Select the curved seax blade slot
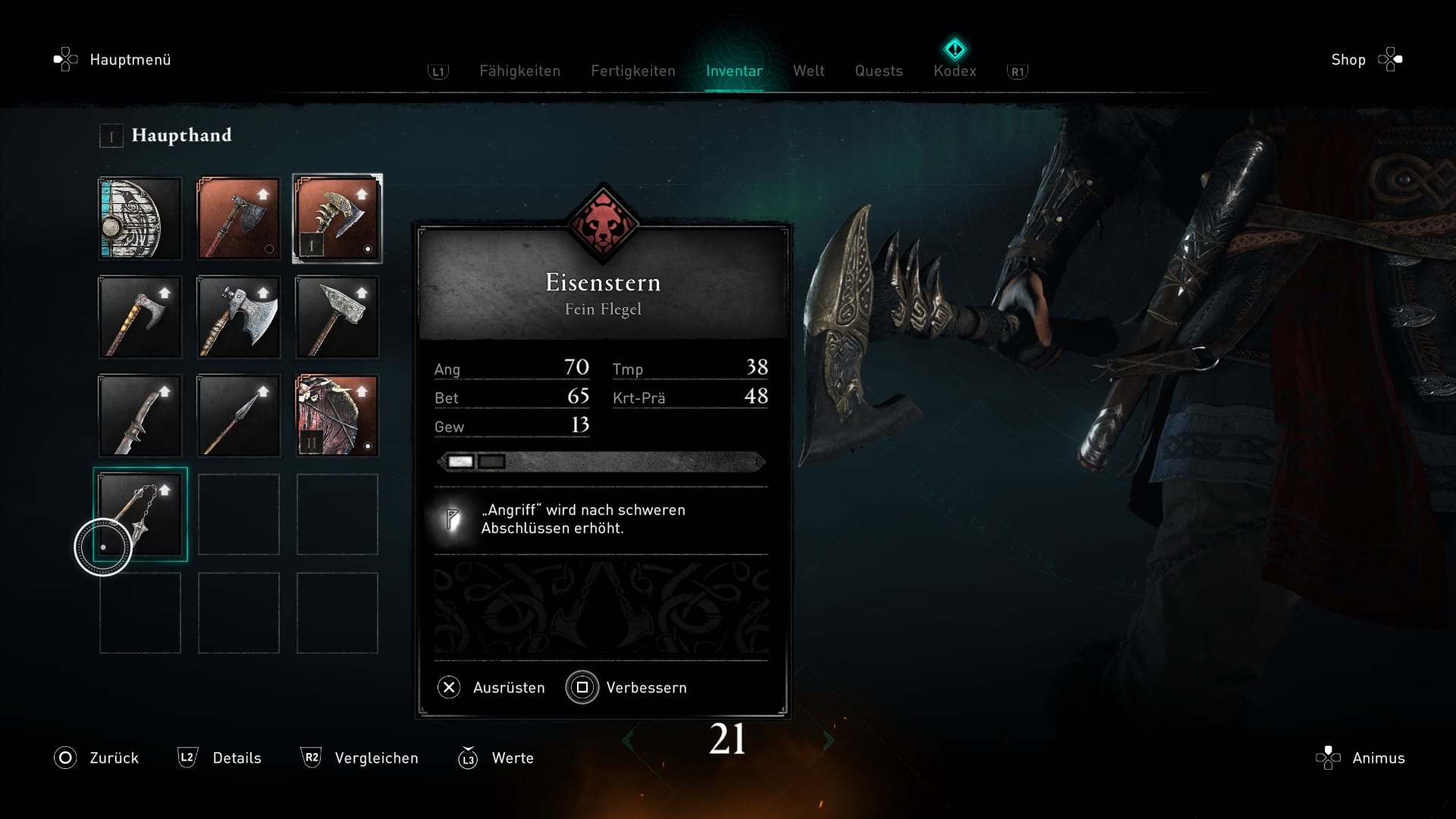The image size is (1456, 819). tap(140, 416)
